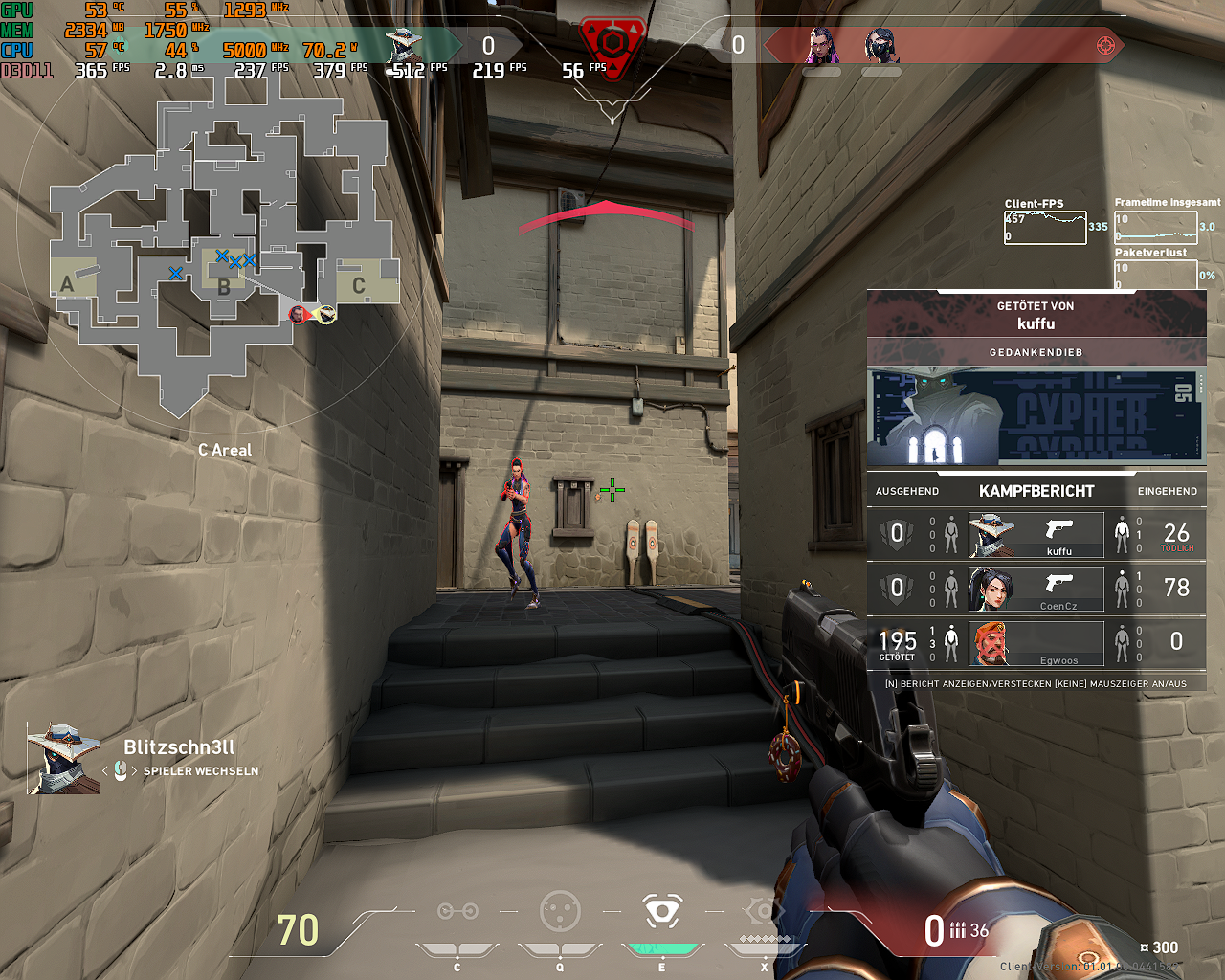The height and width of the screenshot is (980, 1225).
Task: Click the ultimate point markers under the X ability
Action: pos(763,941)
